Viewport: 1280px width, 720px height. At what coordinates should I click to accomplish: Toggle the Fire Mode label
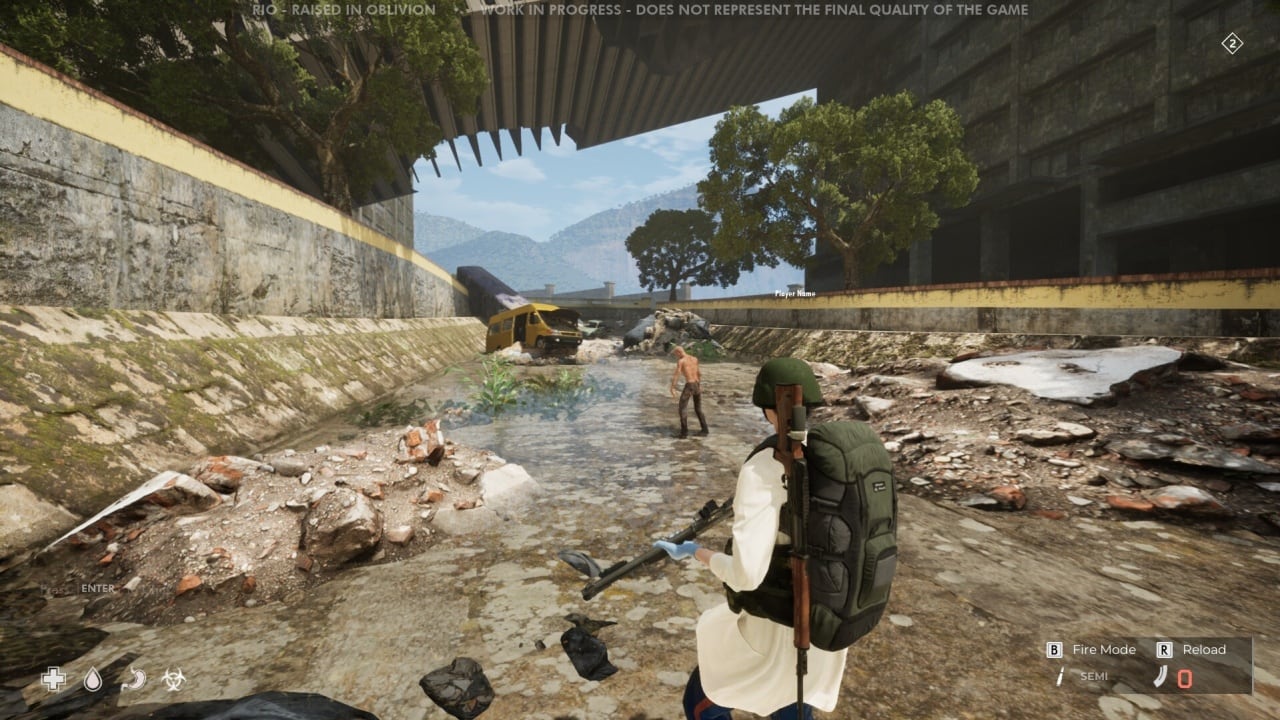[x=1104, y=649]
